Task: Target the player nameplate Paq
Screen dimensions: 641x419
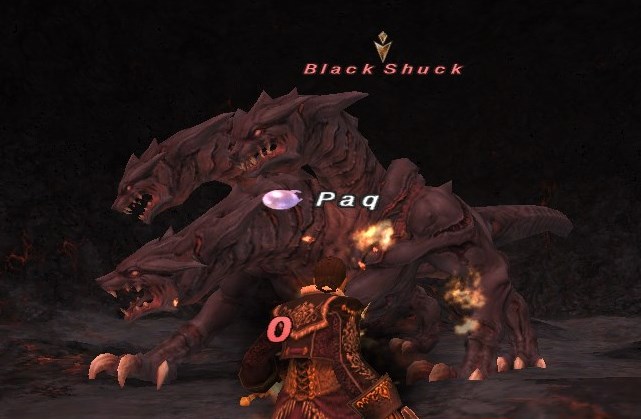Action: coord(347,200)
